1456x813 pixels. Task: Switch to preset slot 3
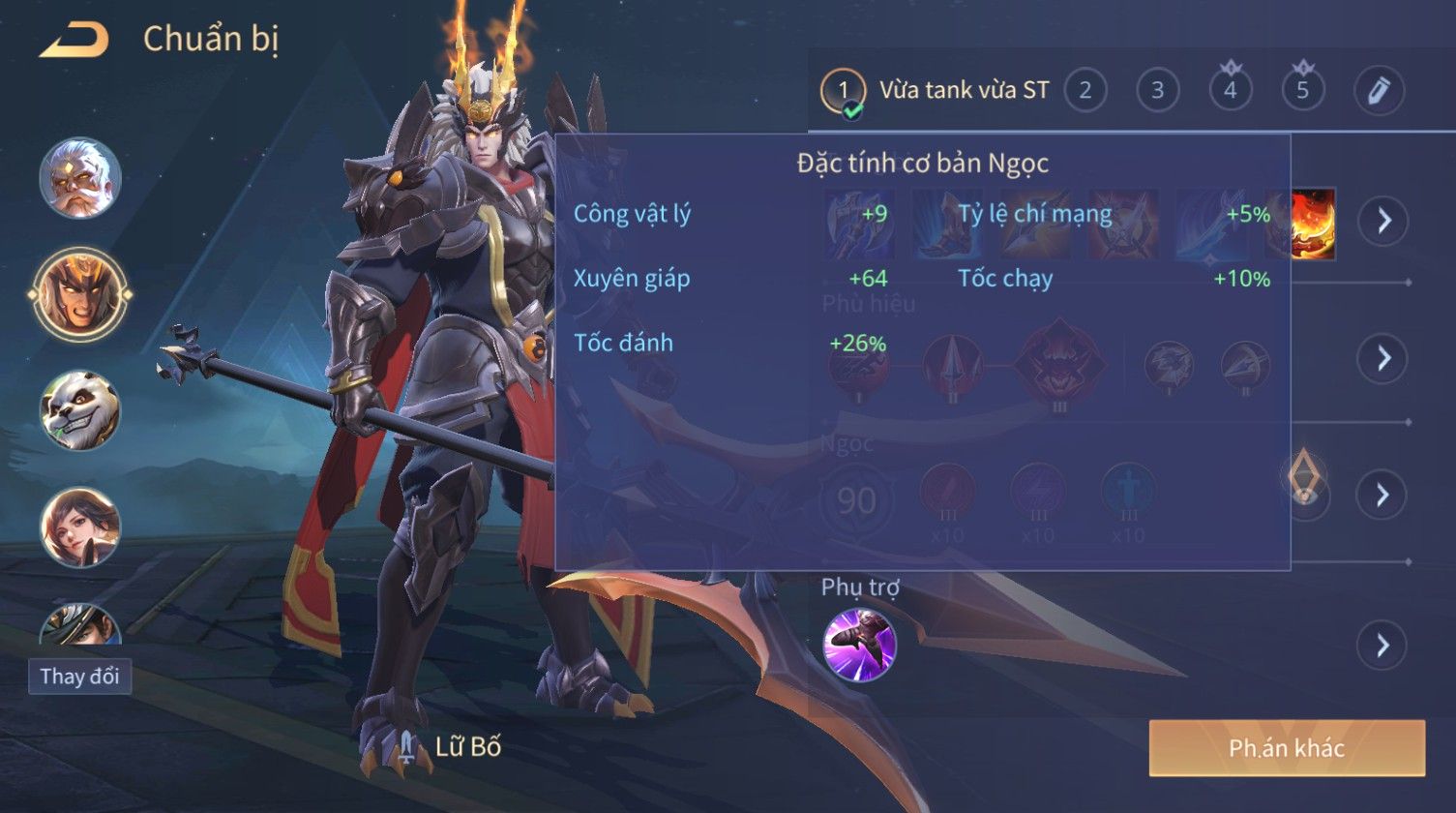tap(1157, 91)
